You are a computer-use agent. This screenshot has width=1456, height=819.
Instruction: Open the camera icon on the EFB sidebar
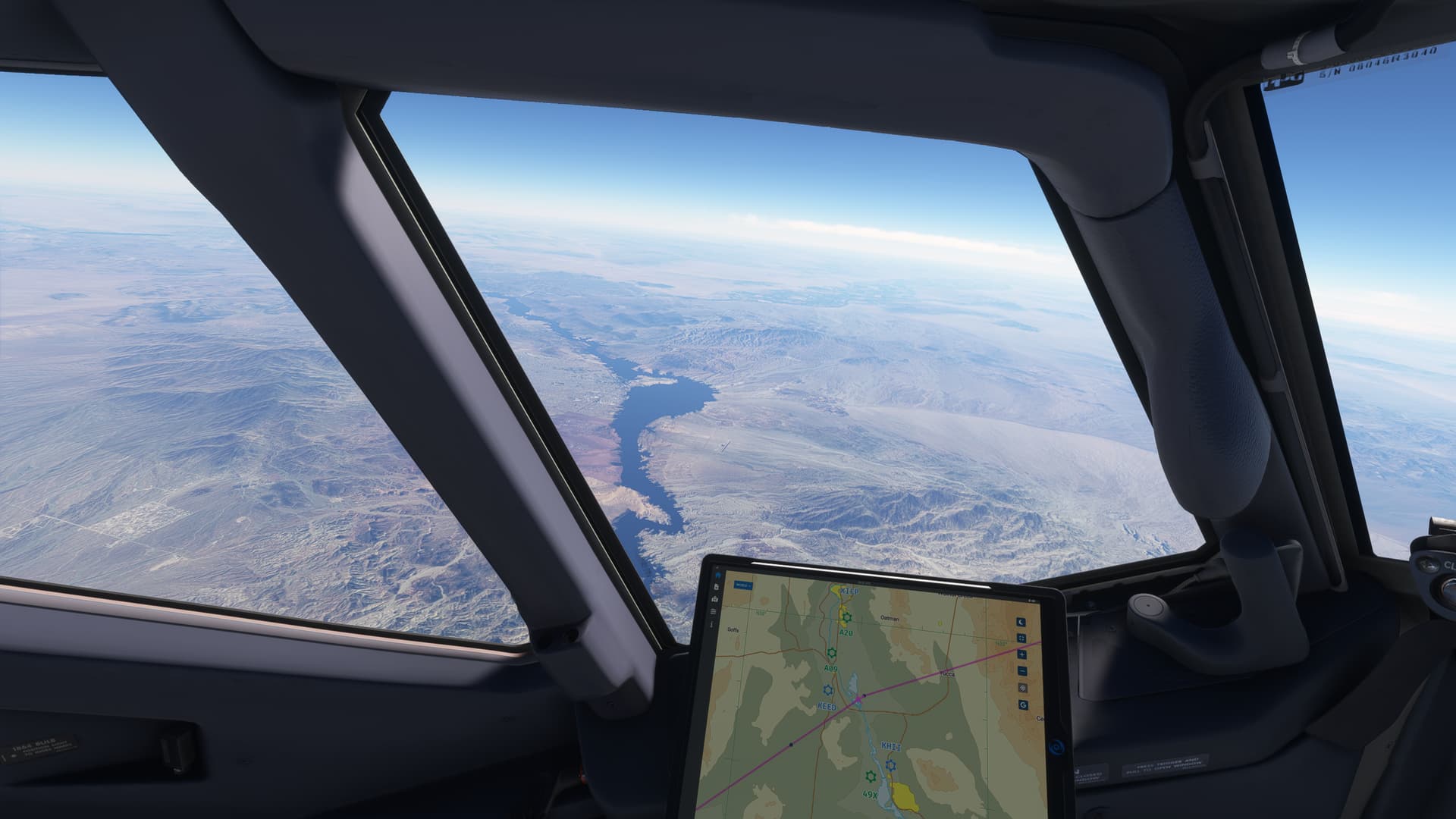tap(715, 599)
